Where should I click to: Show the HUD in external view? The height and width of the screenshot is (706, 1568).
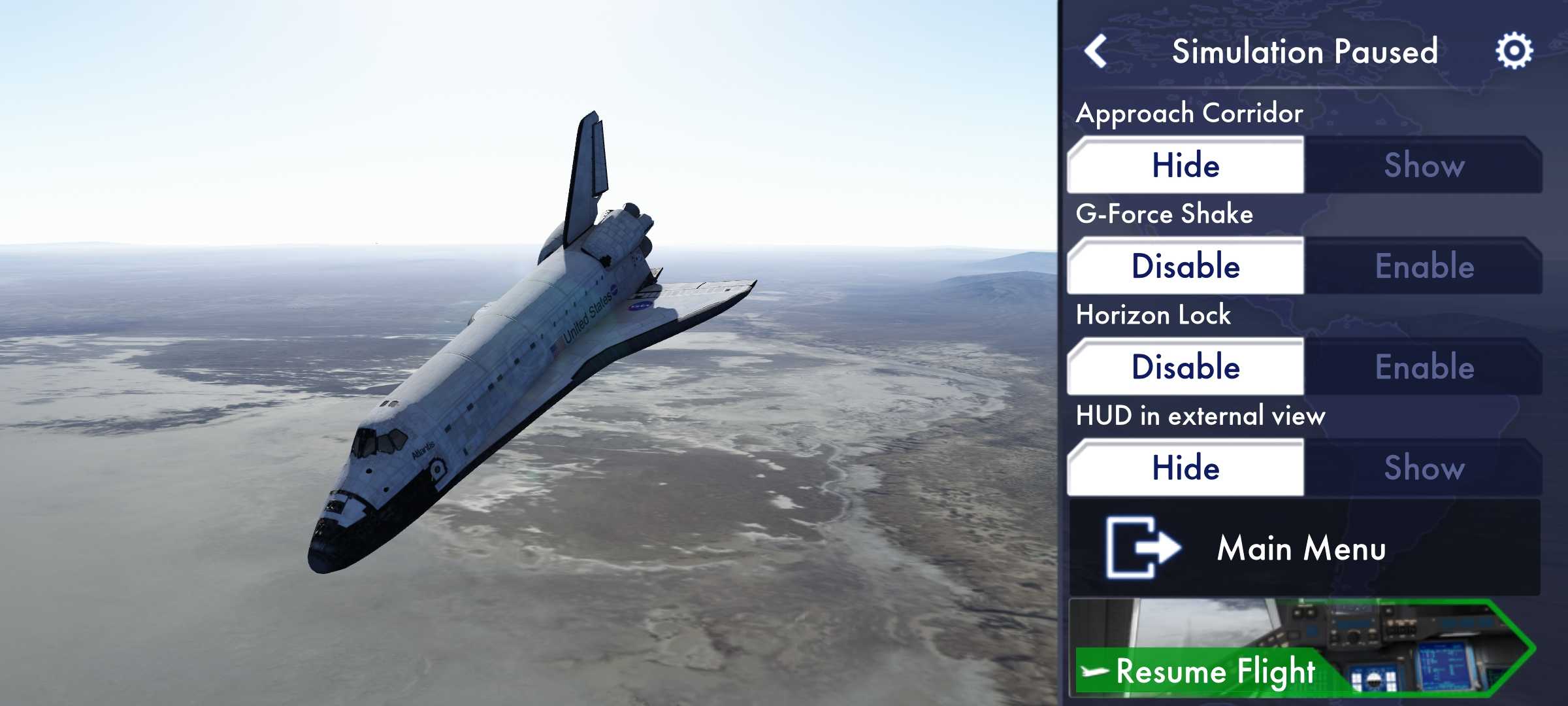1424,468
